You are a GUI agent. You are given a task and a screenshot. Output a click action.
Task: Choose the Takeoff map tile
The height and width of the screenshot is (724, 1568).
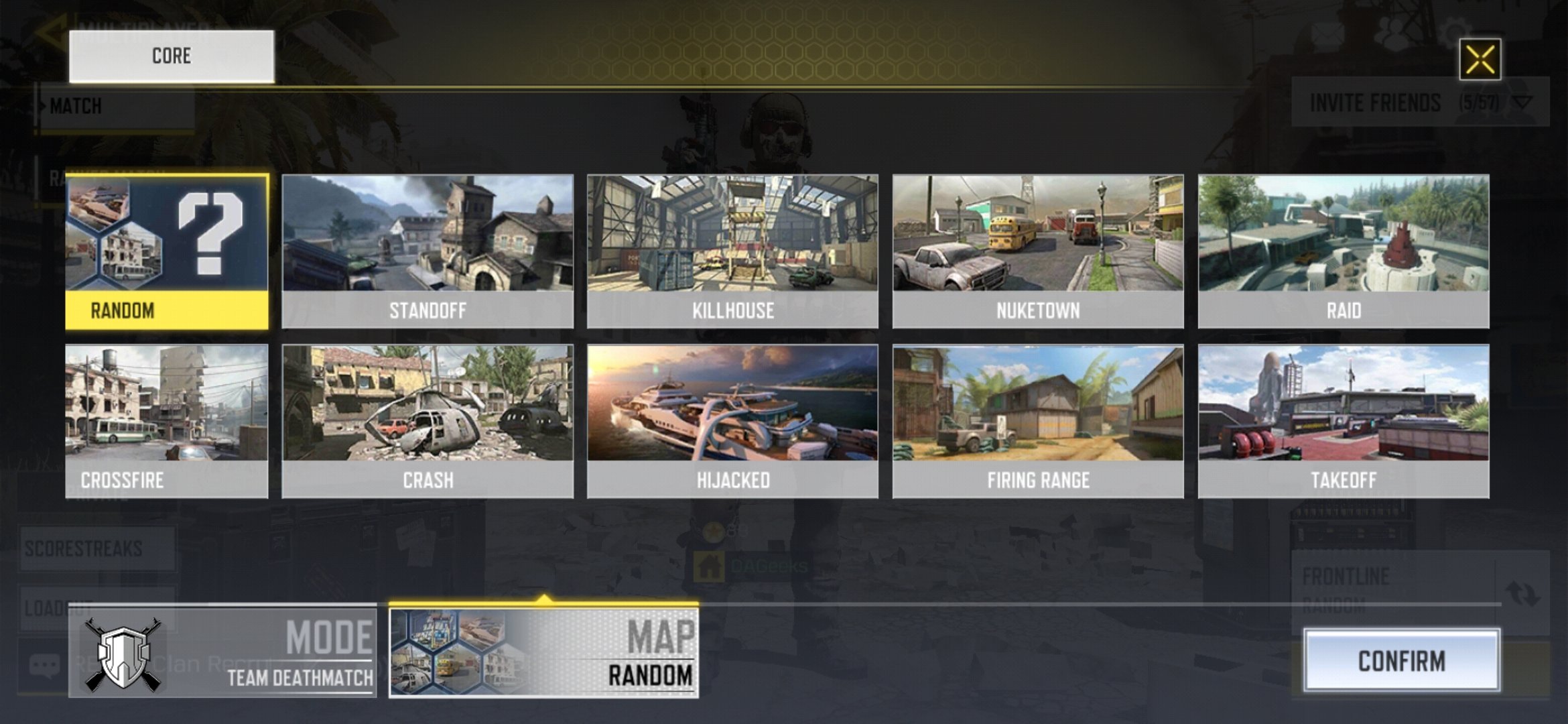[1344, 421]
